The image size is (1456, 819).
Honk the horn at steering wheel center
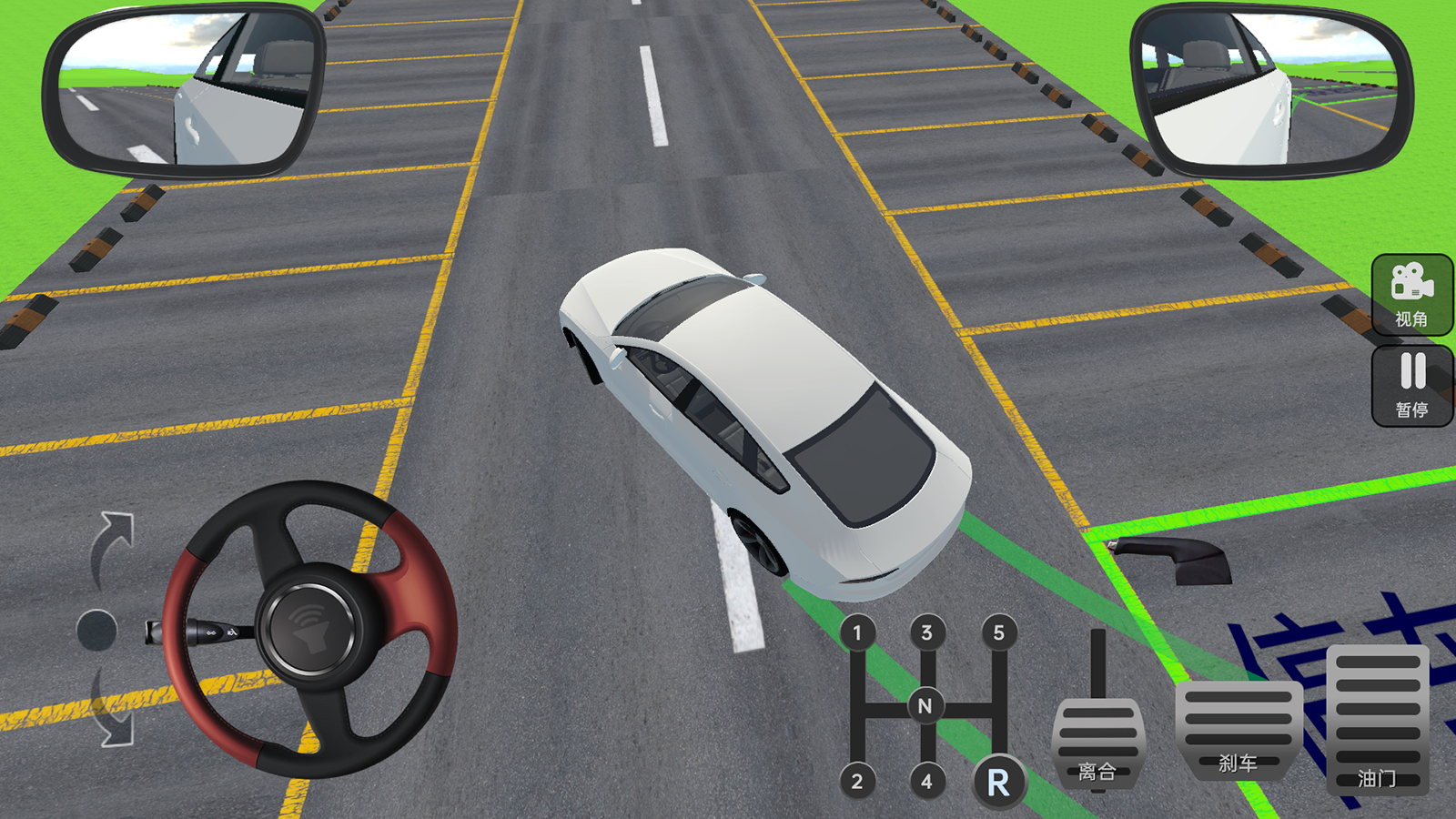coord(309,630)
